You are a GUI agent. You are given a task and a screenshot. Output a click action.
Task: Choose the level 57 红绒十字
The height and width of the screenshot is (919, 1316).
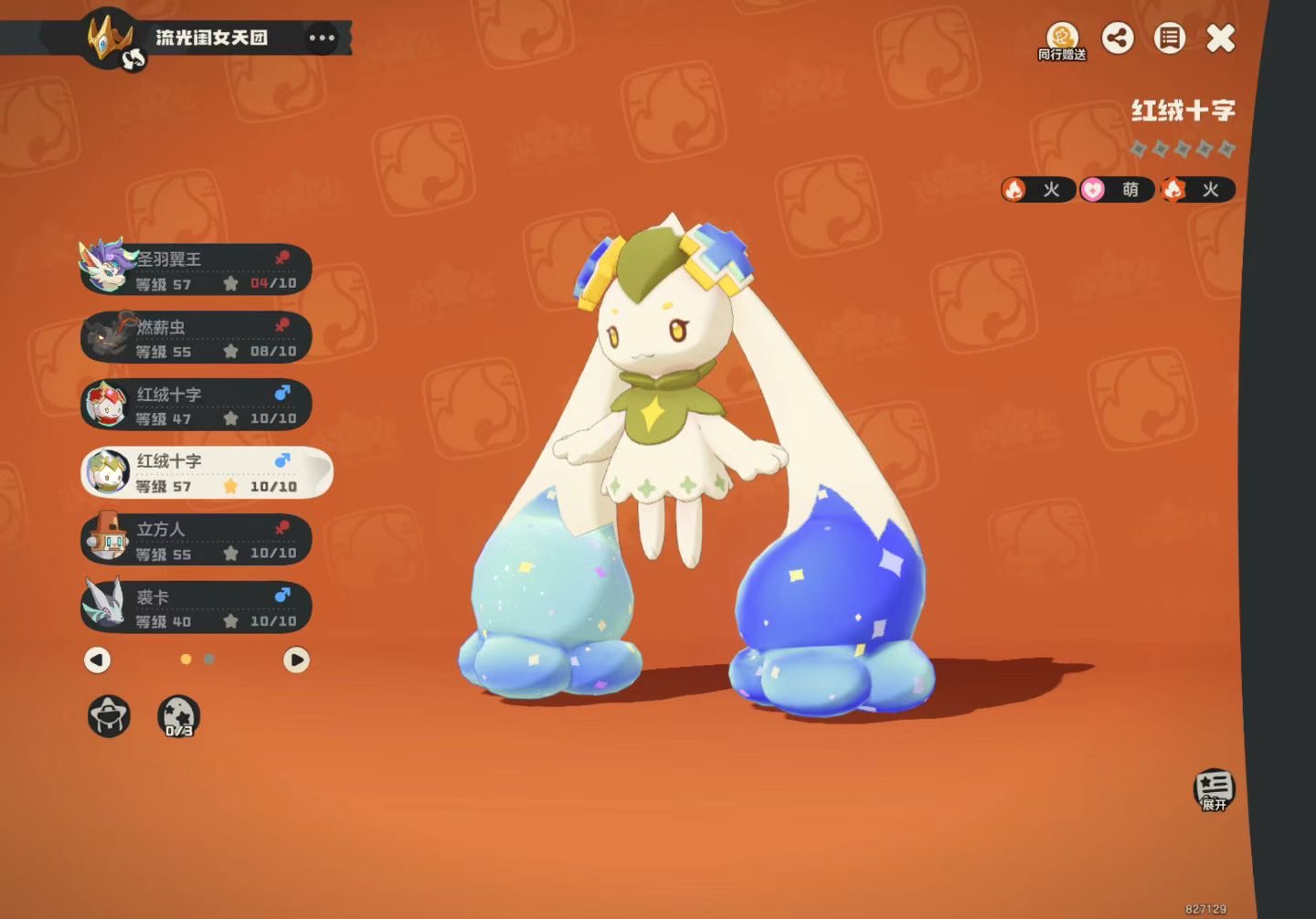(x=206, y=473)
